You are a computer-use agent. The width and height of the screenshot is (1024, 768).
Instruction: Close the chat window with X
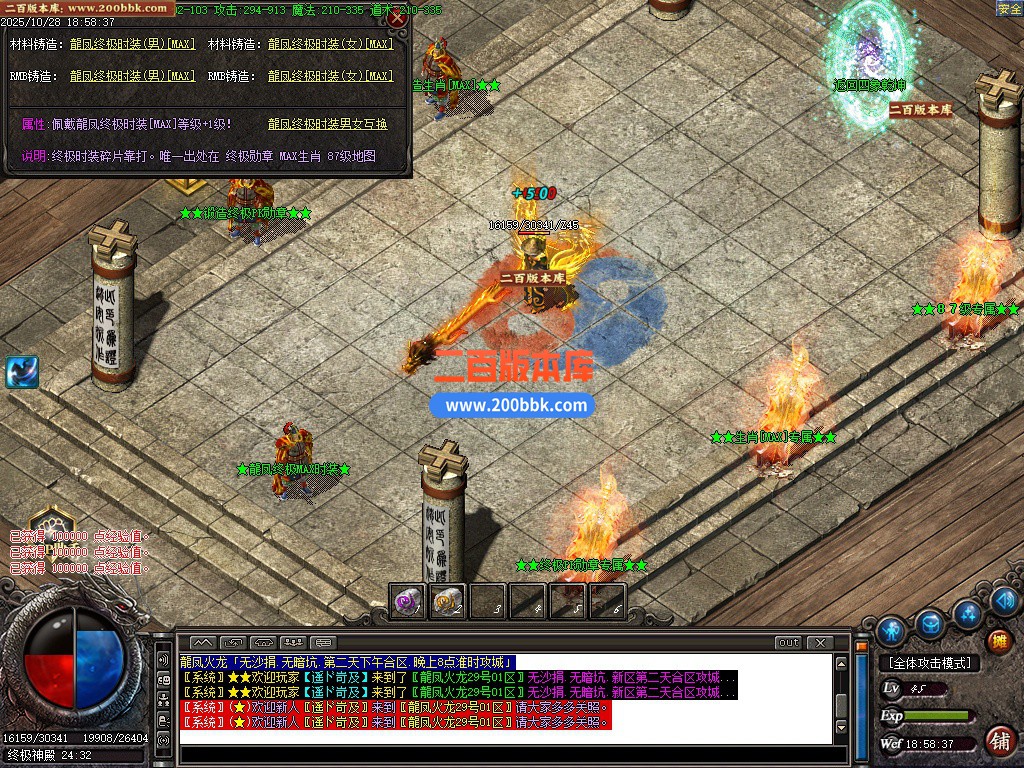[819, 642]
